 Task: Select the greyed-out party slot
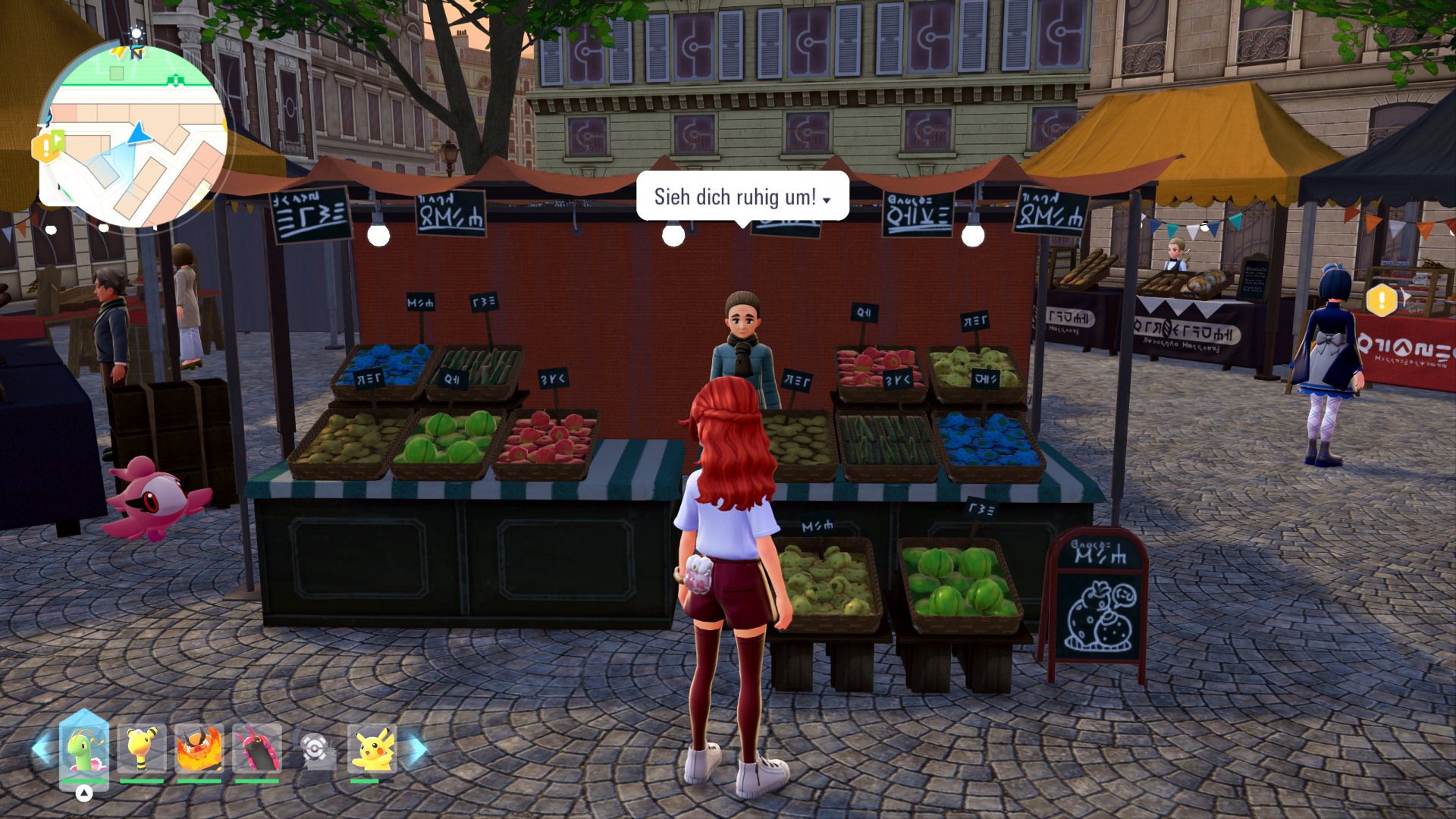click(315, 749)
